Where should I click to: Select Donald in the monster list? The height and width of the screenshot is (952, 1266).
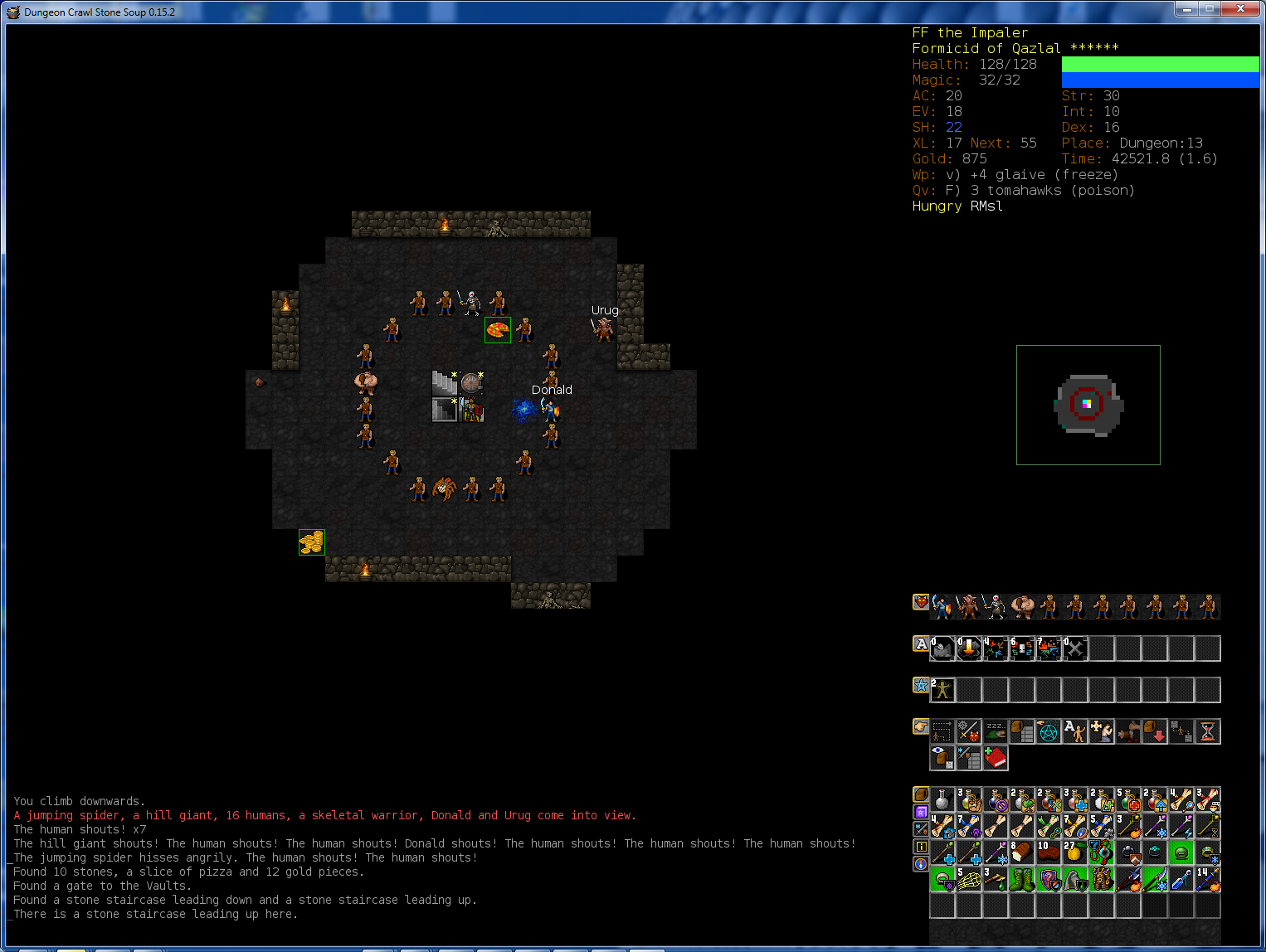(942, 607)
